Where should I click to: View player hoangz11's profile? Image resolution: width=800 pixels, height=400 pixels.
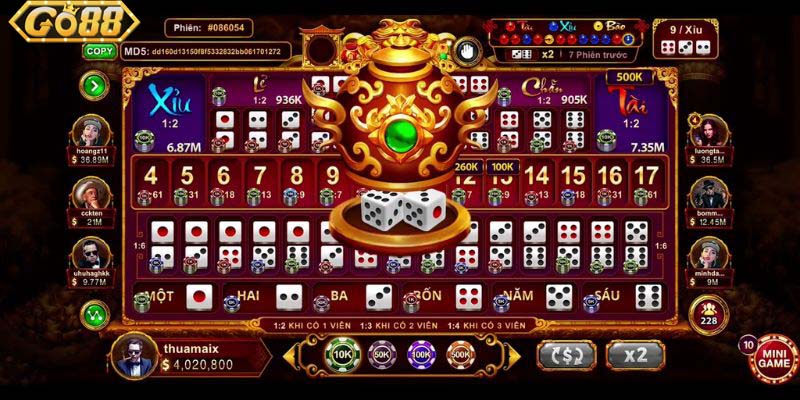[95, 135]
